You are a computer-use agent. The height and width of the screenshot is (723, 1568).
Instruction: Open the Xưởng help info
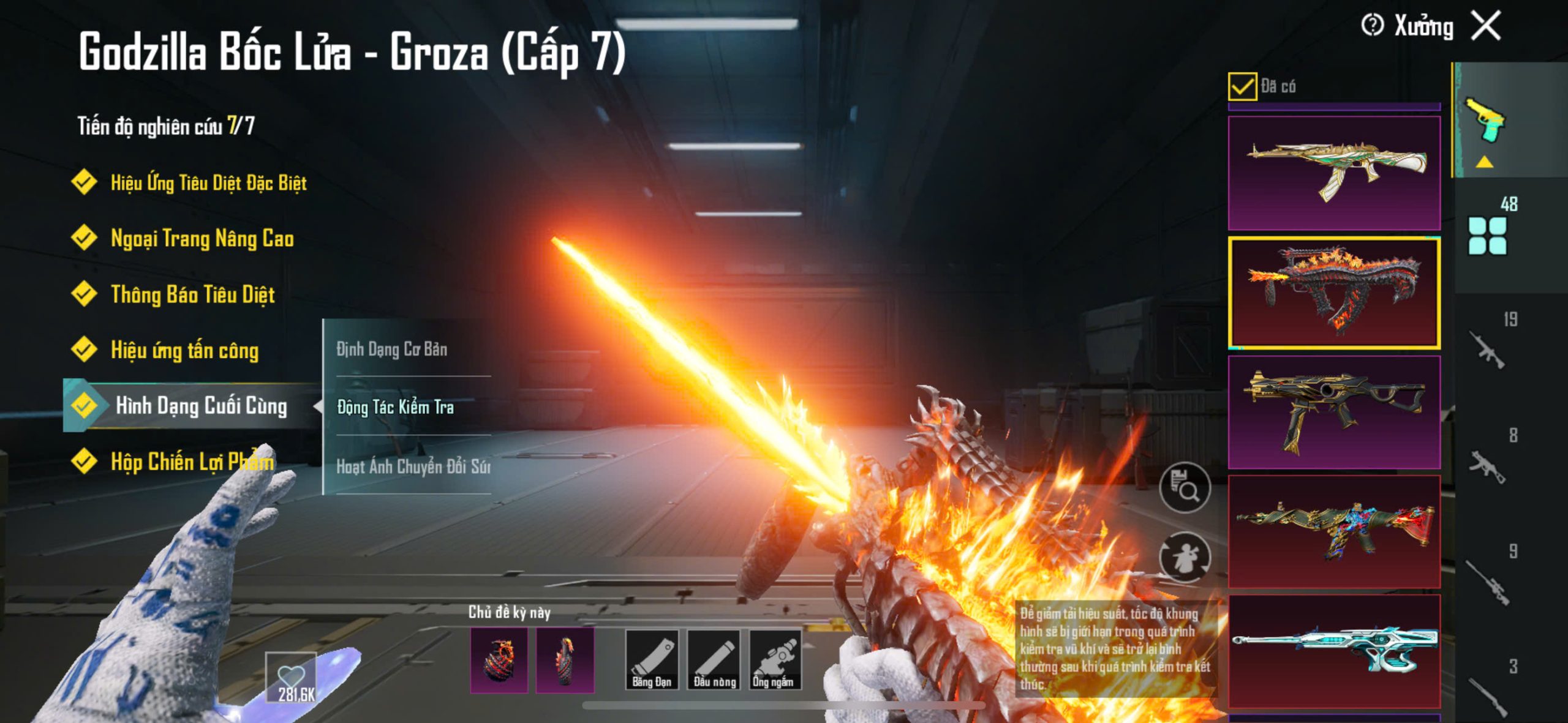(1372, 26)
